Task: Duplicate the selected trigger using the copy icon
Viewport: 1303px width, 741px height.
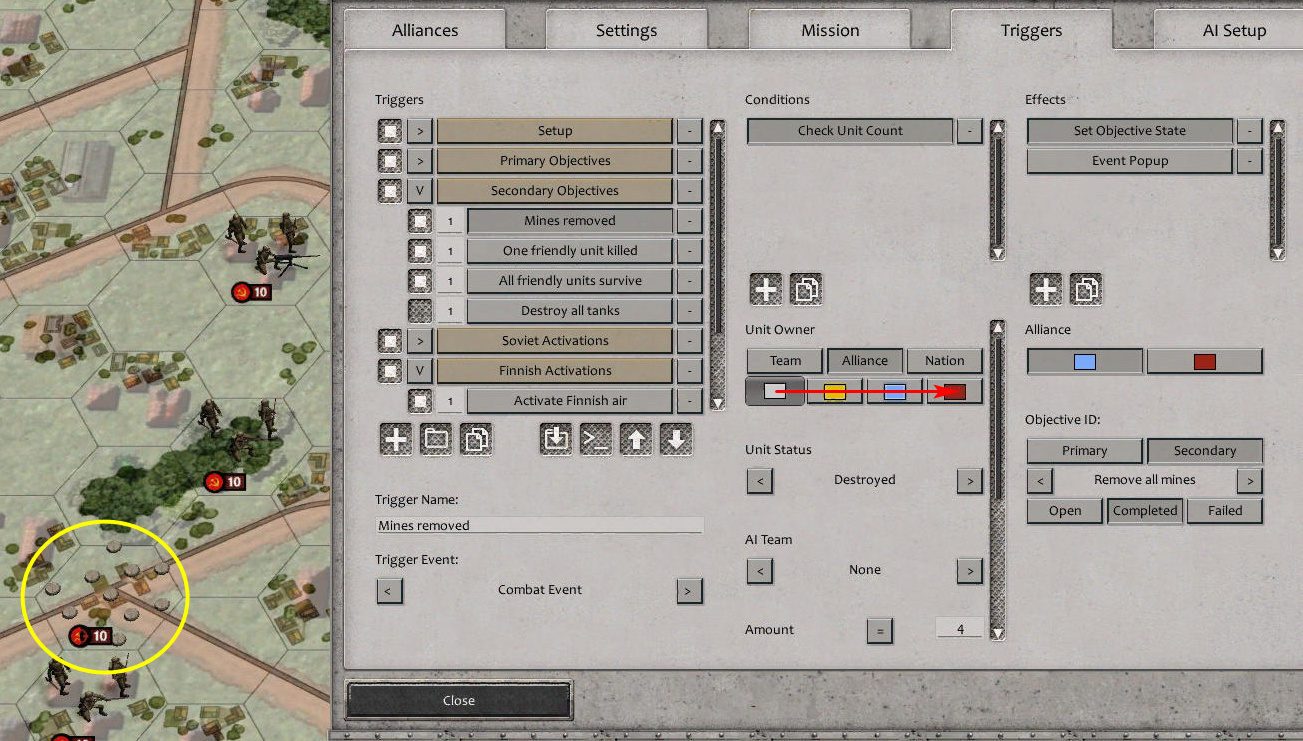Action: 477,439
